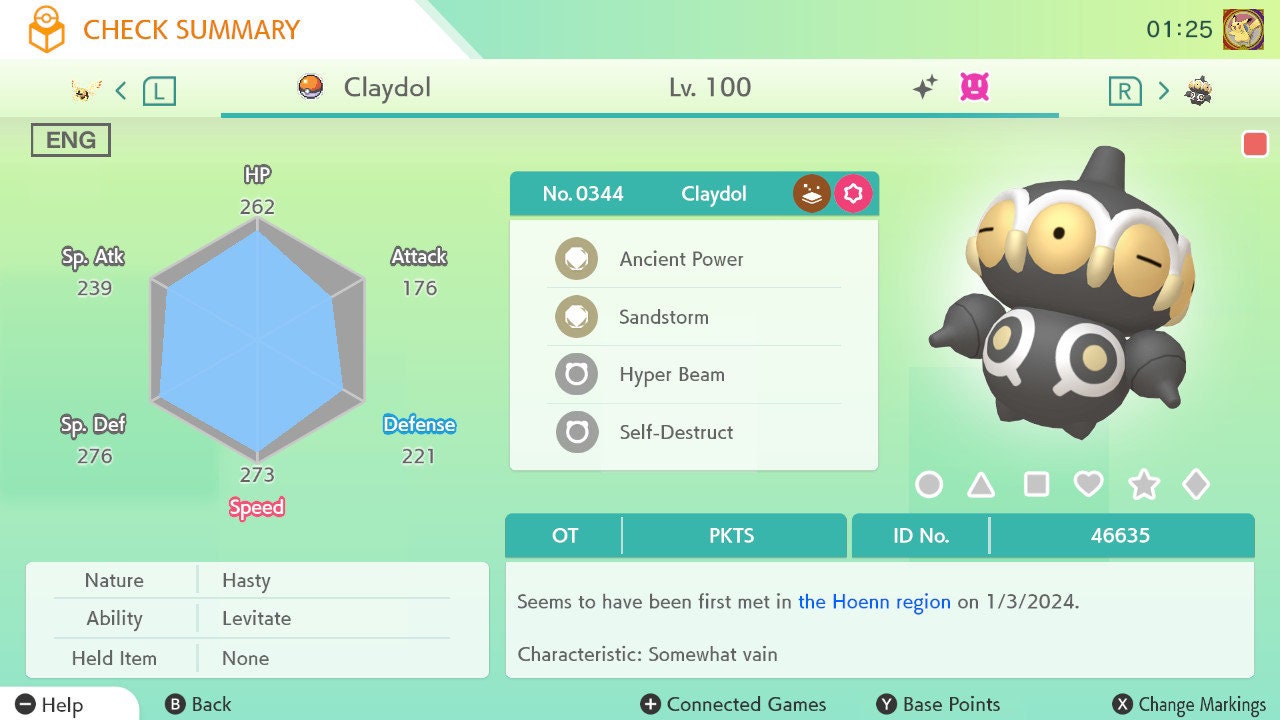Click the pink Pokérus face icon
This screenshot has width=1280, height=720.
(x=974, y=88)
